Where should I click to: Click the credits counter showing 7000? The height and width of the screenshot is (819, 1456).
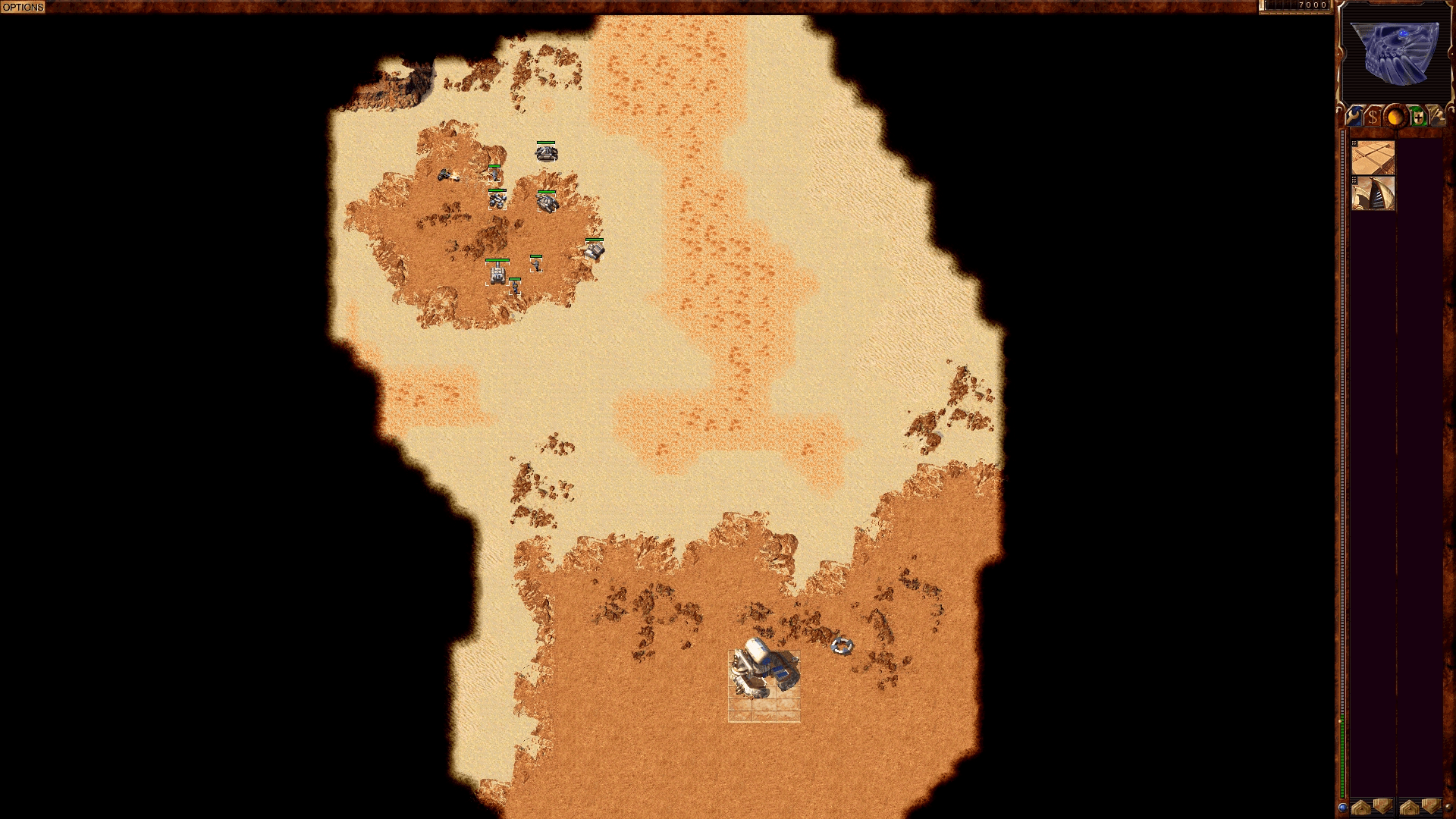click(x=1310, y=5)
